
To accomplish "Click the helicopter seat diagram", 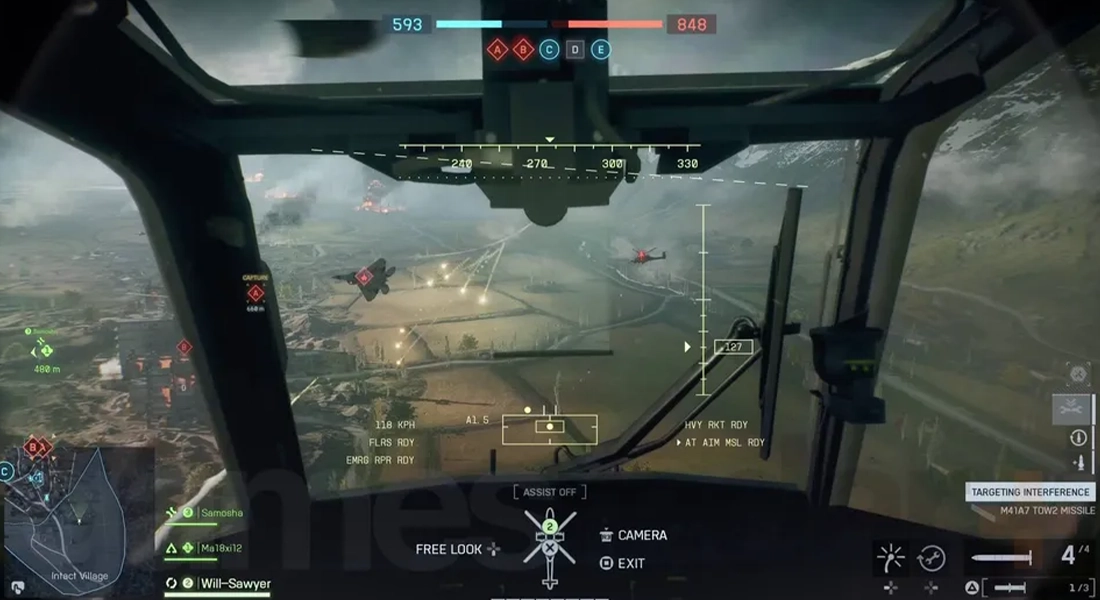I will [549, 547].
